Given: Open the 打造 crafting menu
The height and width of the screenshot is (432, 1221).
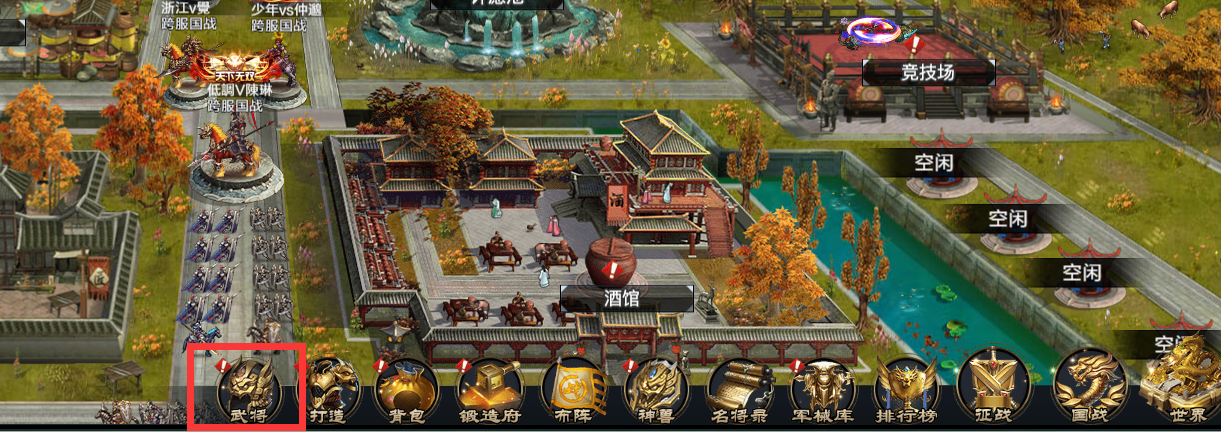Looking at the screenshot, I should [x=329, y=392].
